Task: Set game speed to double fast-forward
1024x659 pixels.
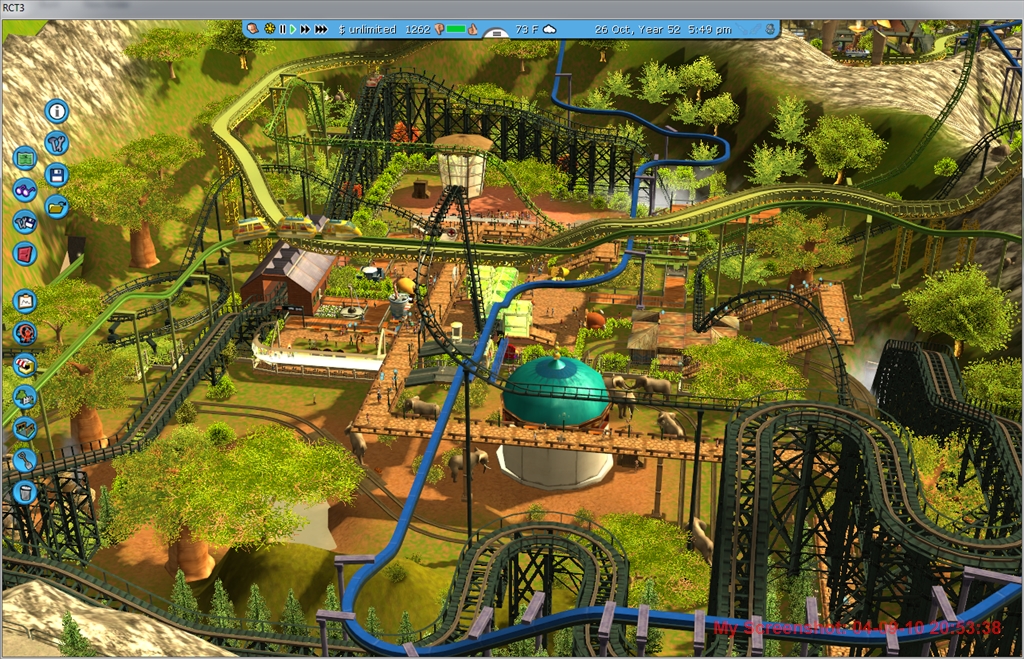Action: [x=305, y=29]
